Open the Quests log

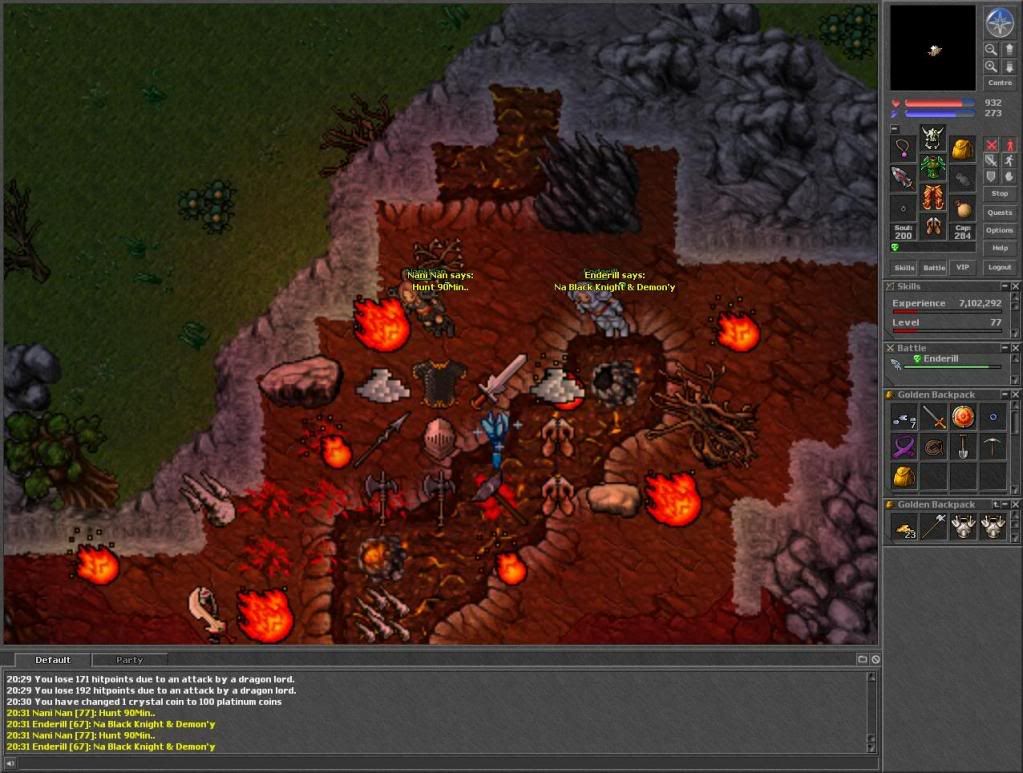point(999,212)
